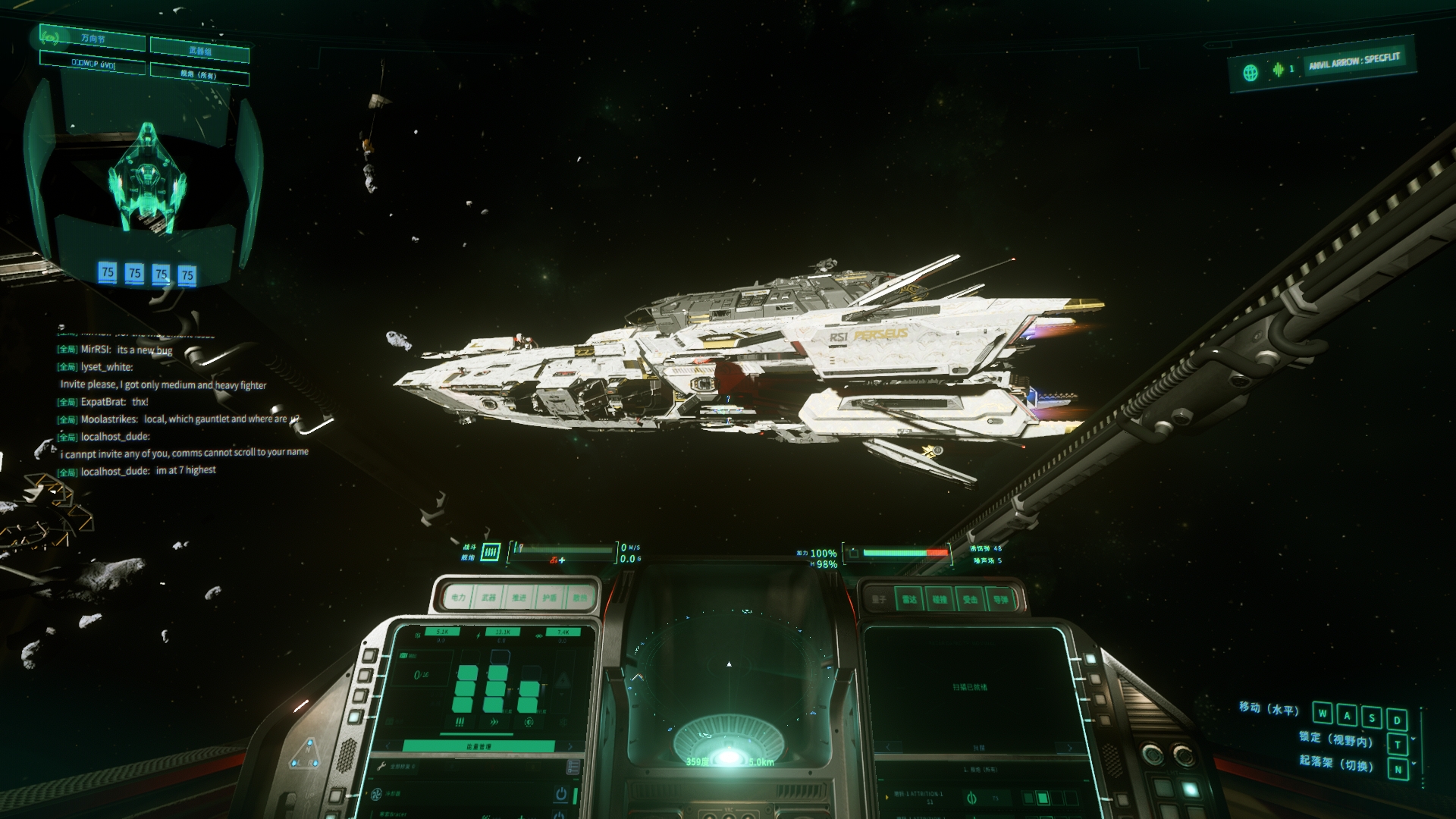Open the 雷达 radar tab
1456x819 pixels.
[x=909, y=599]
